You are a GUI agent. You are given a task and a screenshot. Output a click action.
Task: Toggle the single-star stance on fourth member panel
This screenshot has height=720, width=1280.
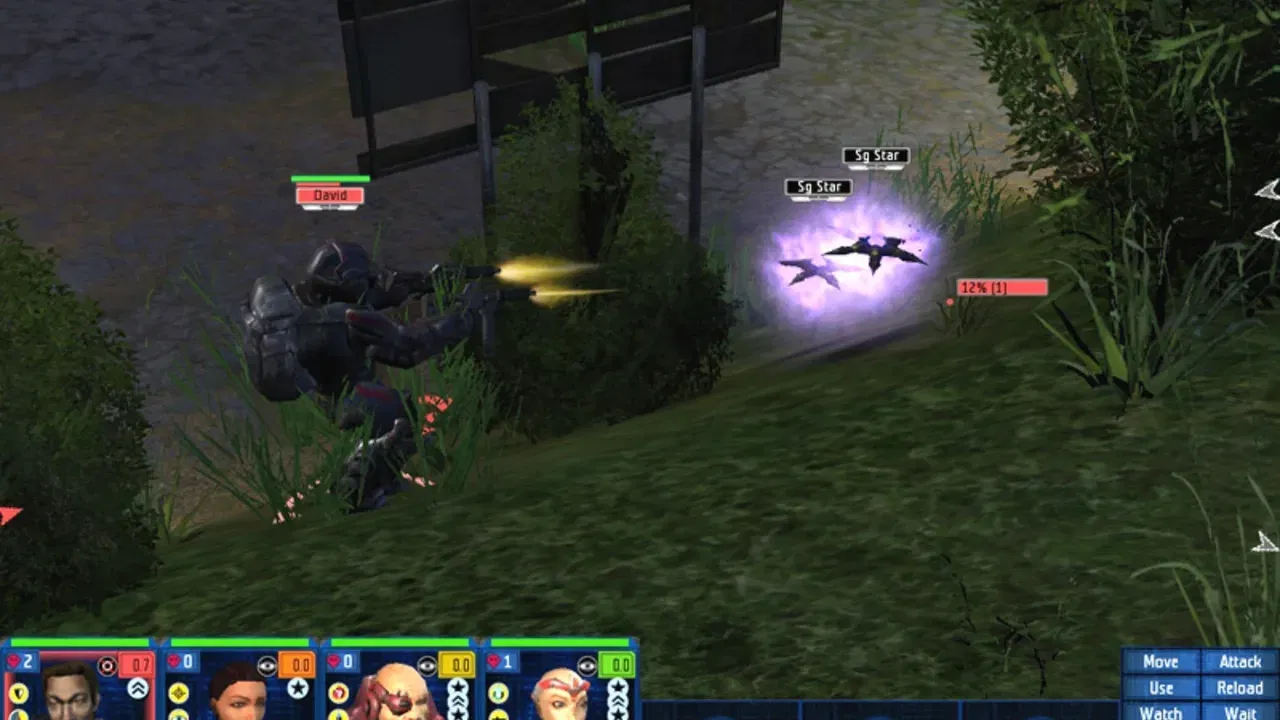coord(617,686)
